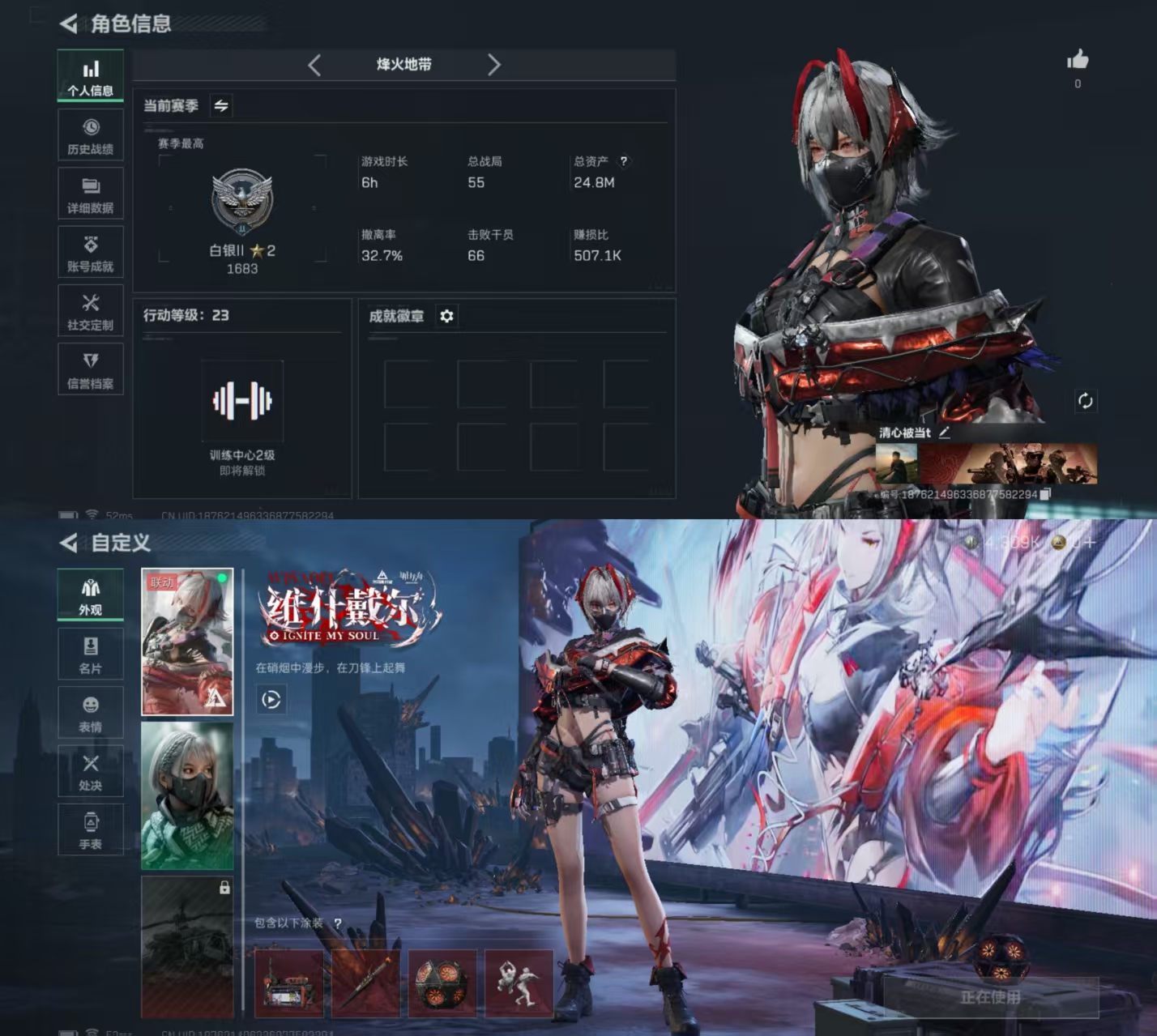Screen dimensions: 1157x1036
Task: Play the 维什戴尔 skin preview video
Action: point(271,701)
